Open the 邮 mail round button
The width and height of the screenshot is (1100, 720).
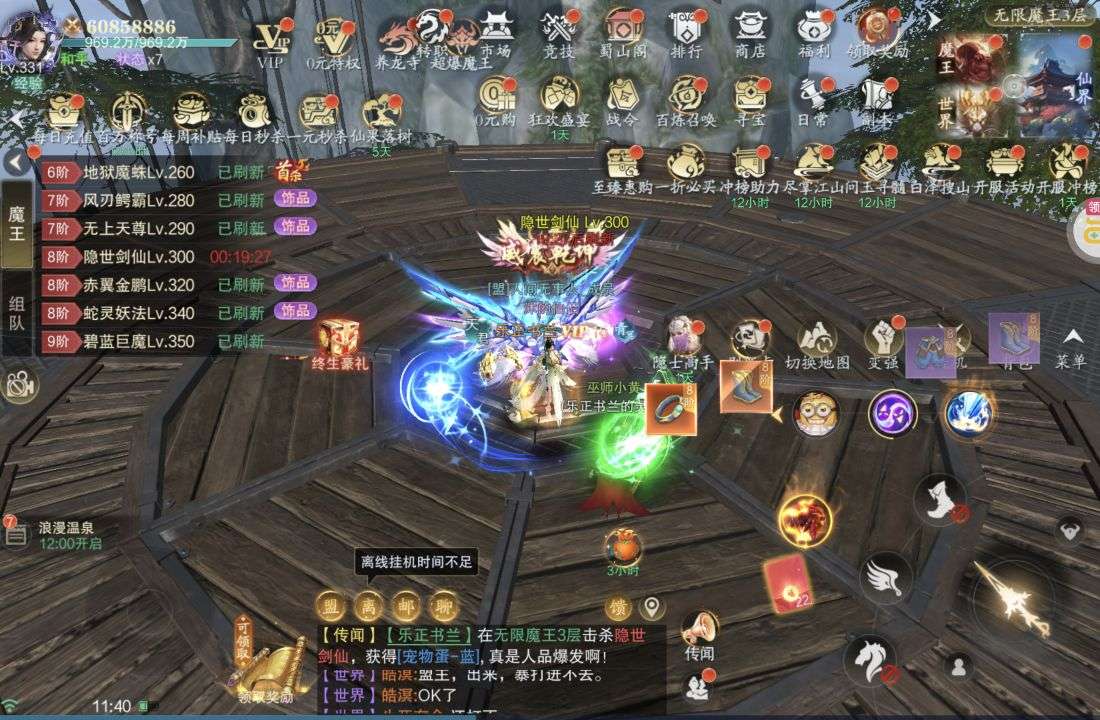coord(405,605)
